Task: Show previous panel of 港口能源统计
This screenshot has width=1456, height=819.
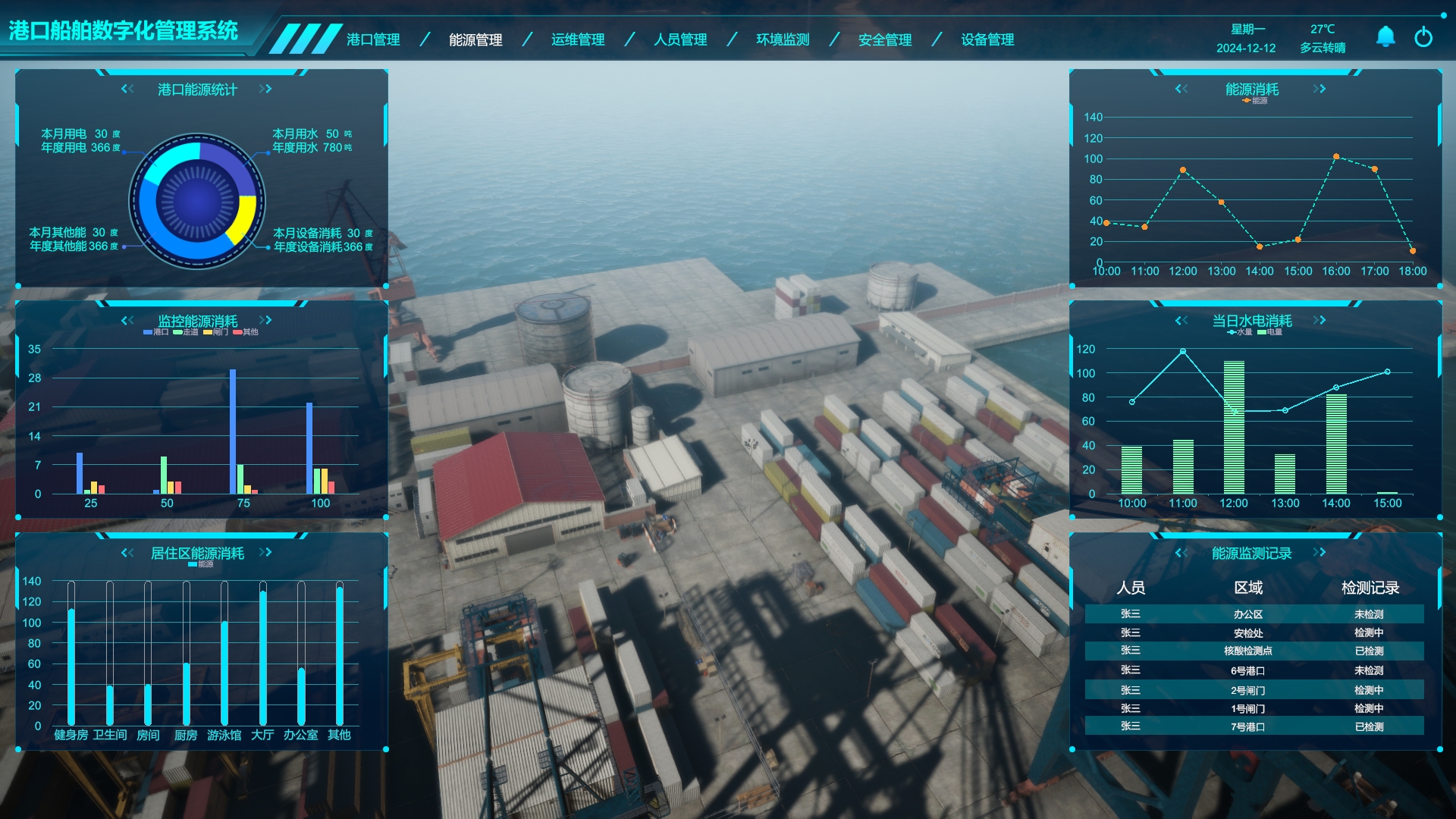Action: tap(127, 89)
